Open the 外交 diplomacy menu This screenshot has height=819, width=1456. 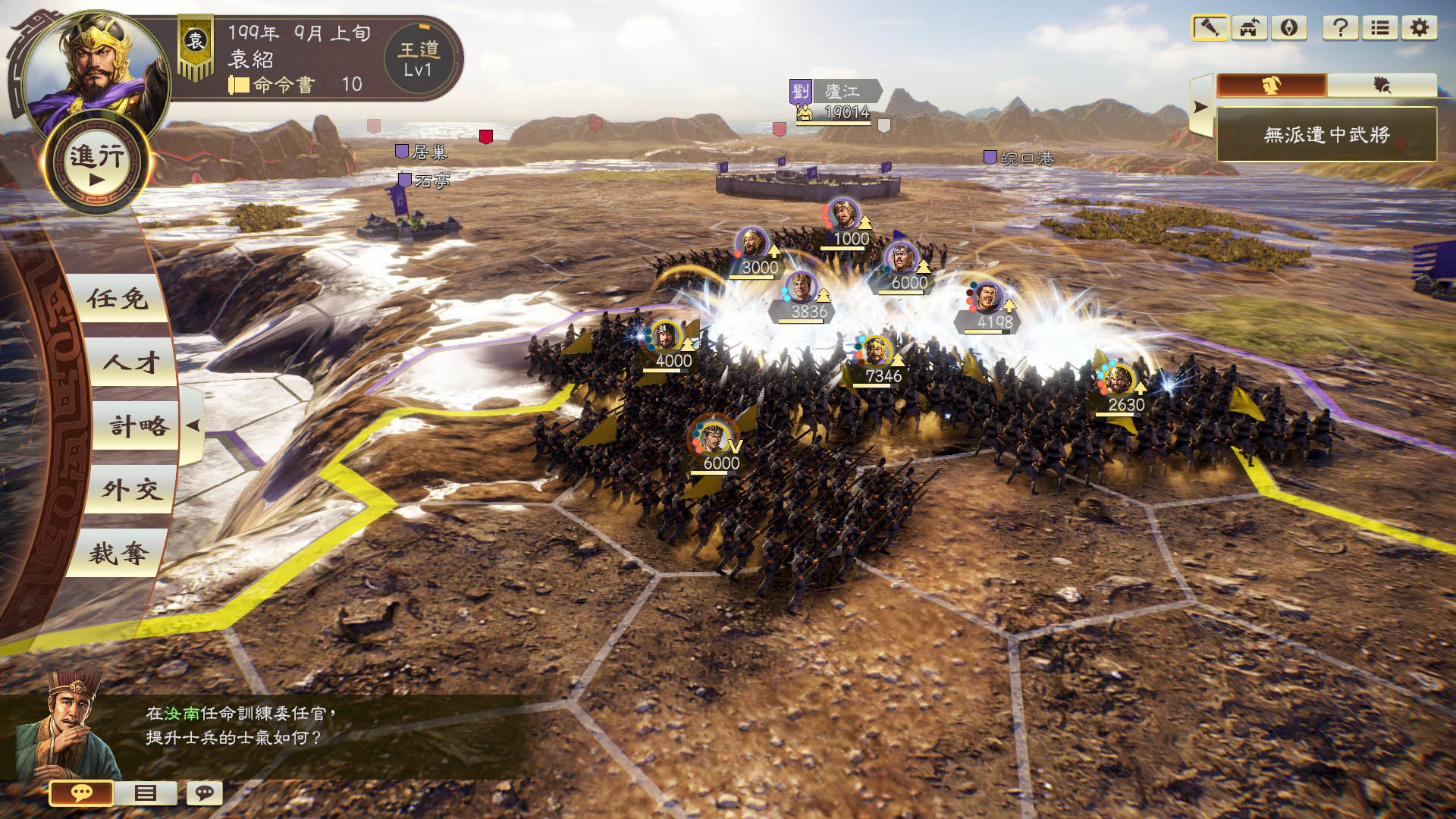point(132,490)
